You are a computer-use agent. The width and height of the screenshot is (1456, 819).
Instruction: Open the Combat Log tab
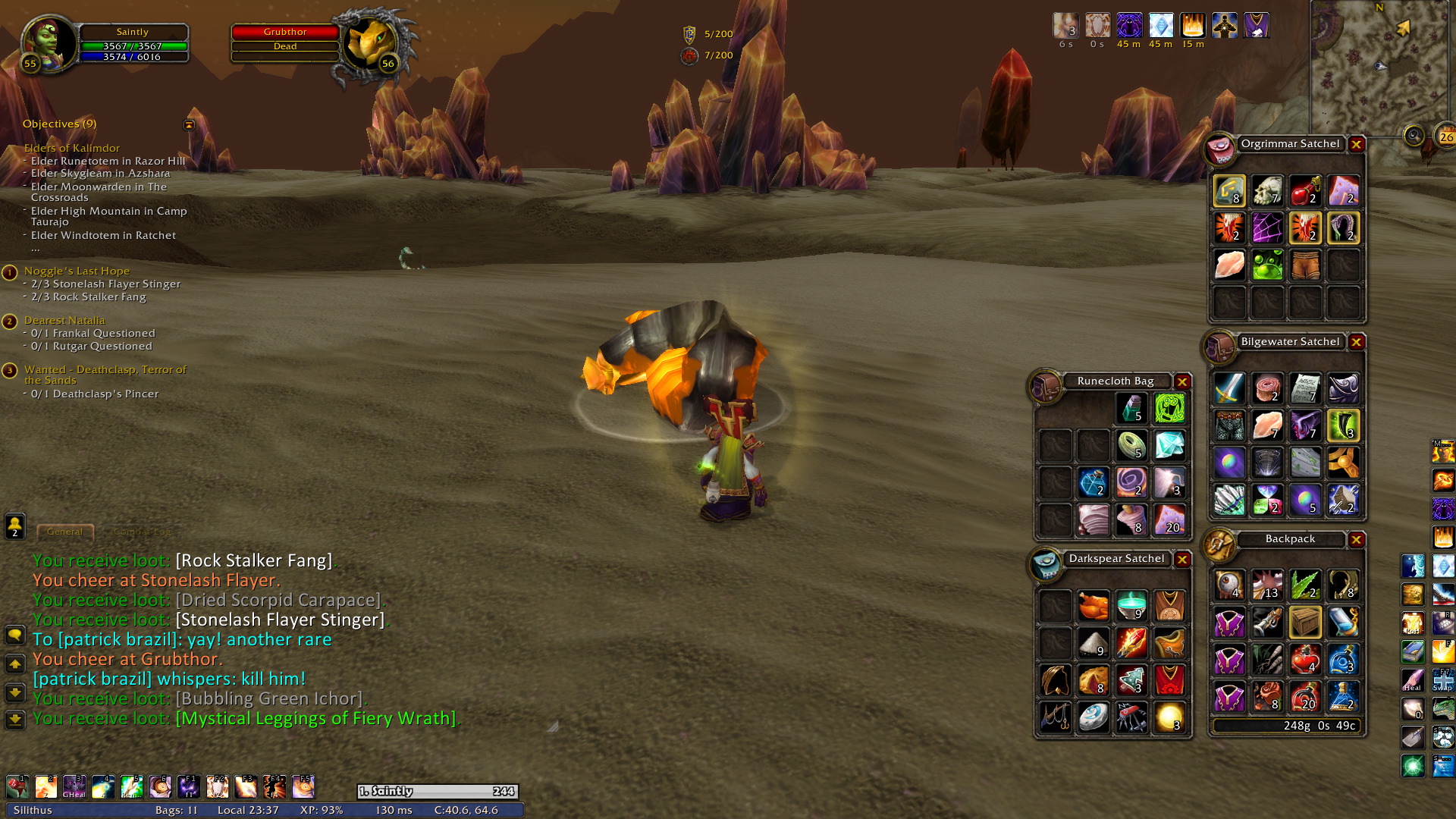[x=142, y=532]
